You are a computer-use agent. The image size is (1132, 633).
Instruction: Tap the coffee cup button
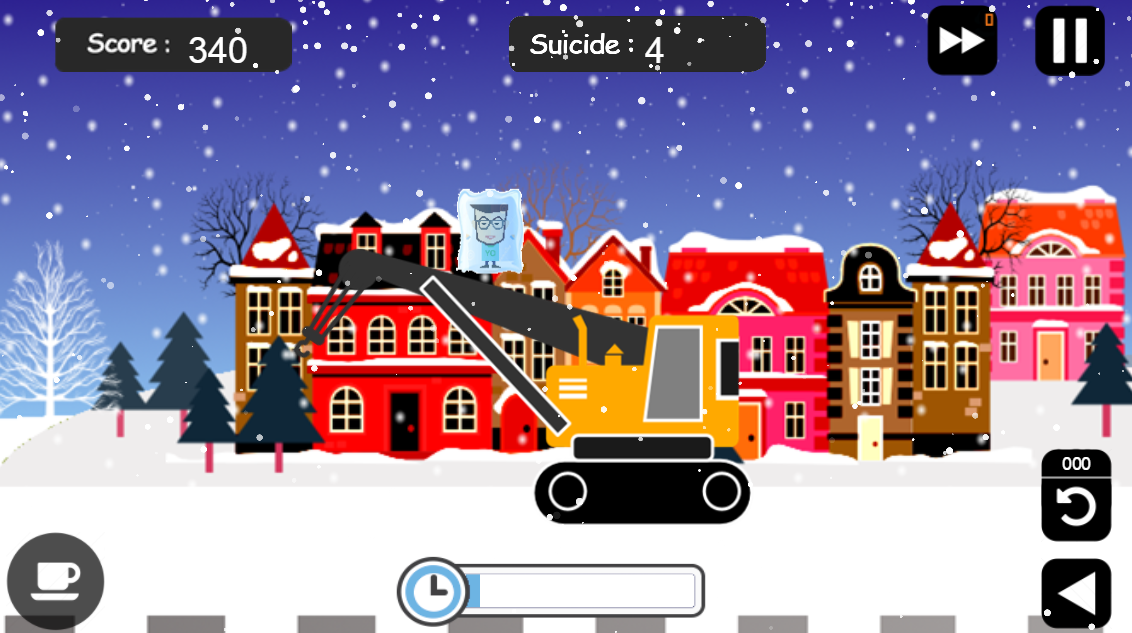[56, 581]
